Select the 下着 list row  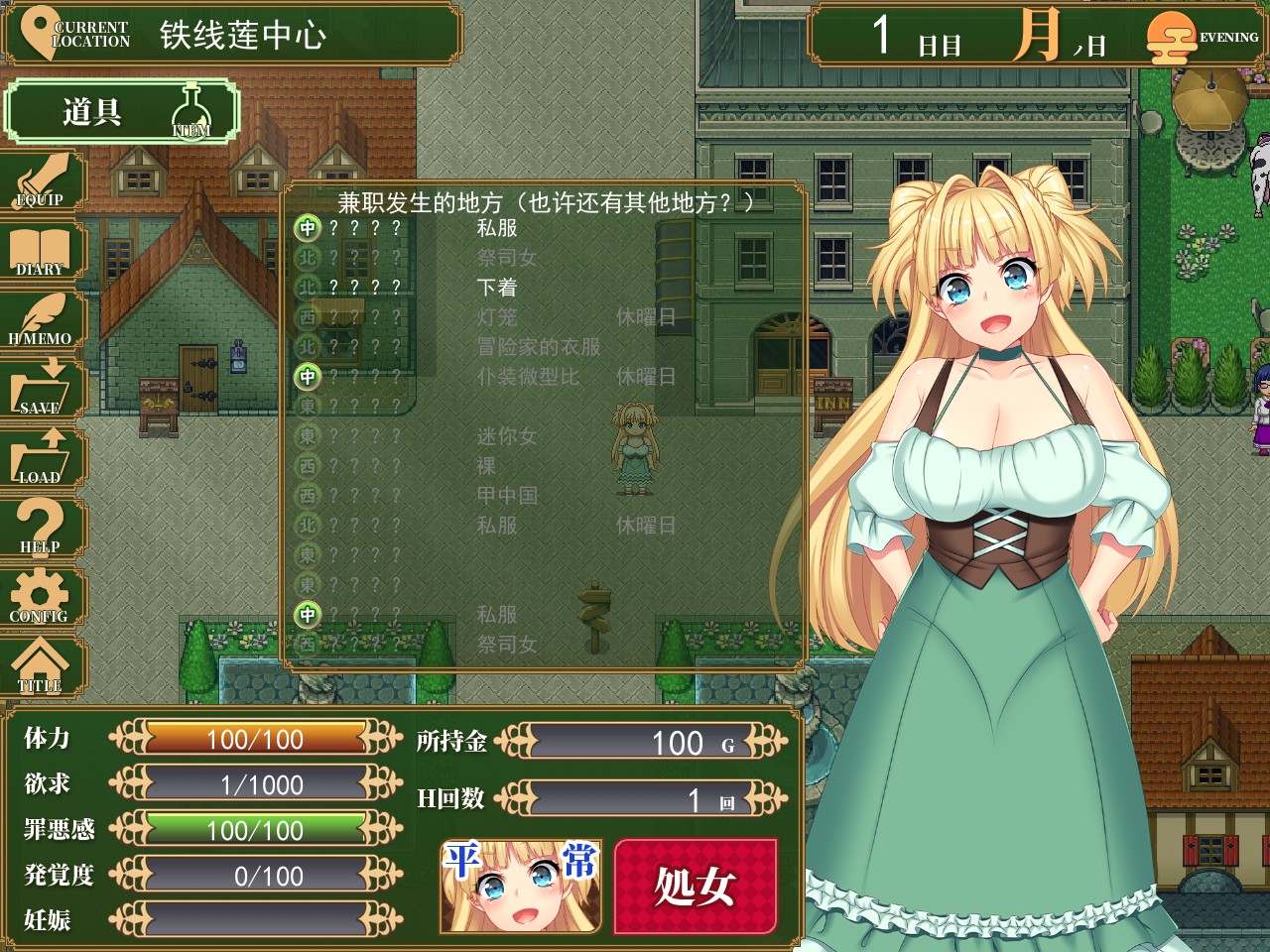tap(496, 288)
